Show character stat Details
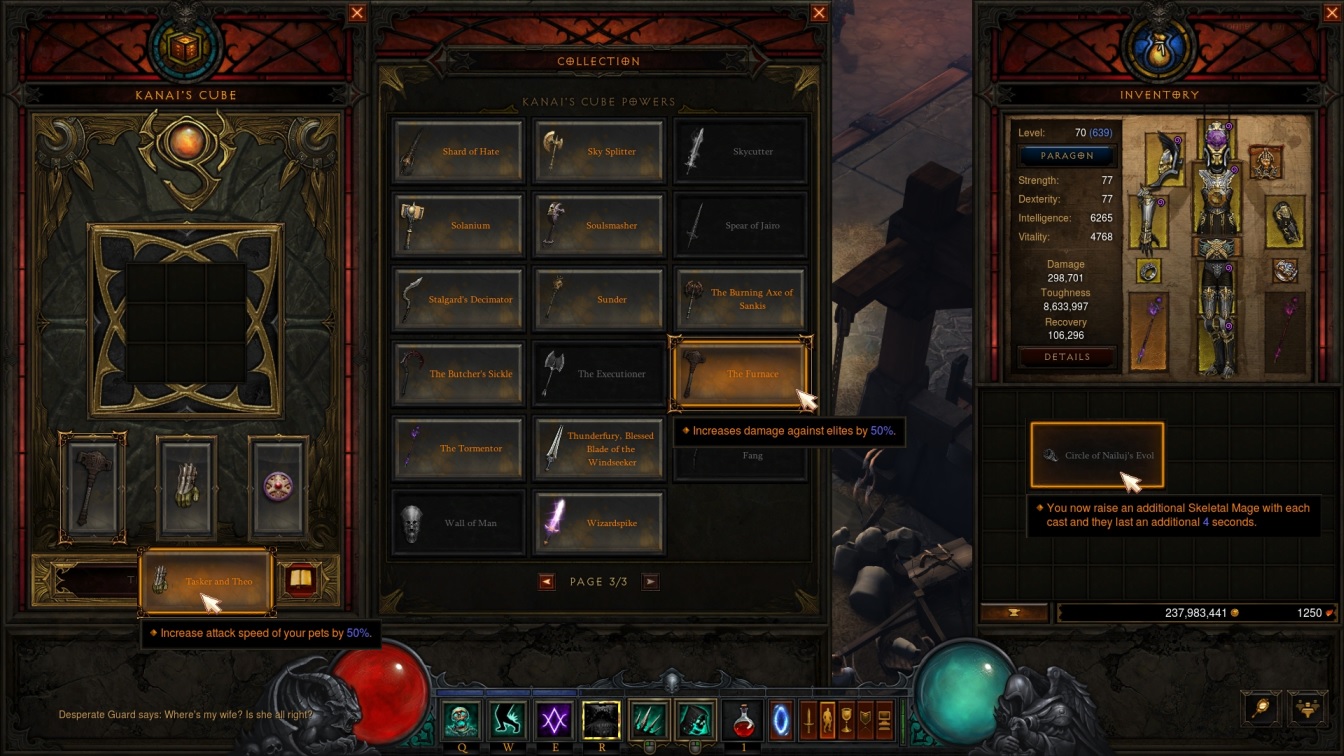Viewport: 1344px width, 756px height. [1067, 357]
